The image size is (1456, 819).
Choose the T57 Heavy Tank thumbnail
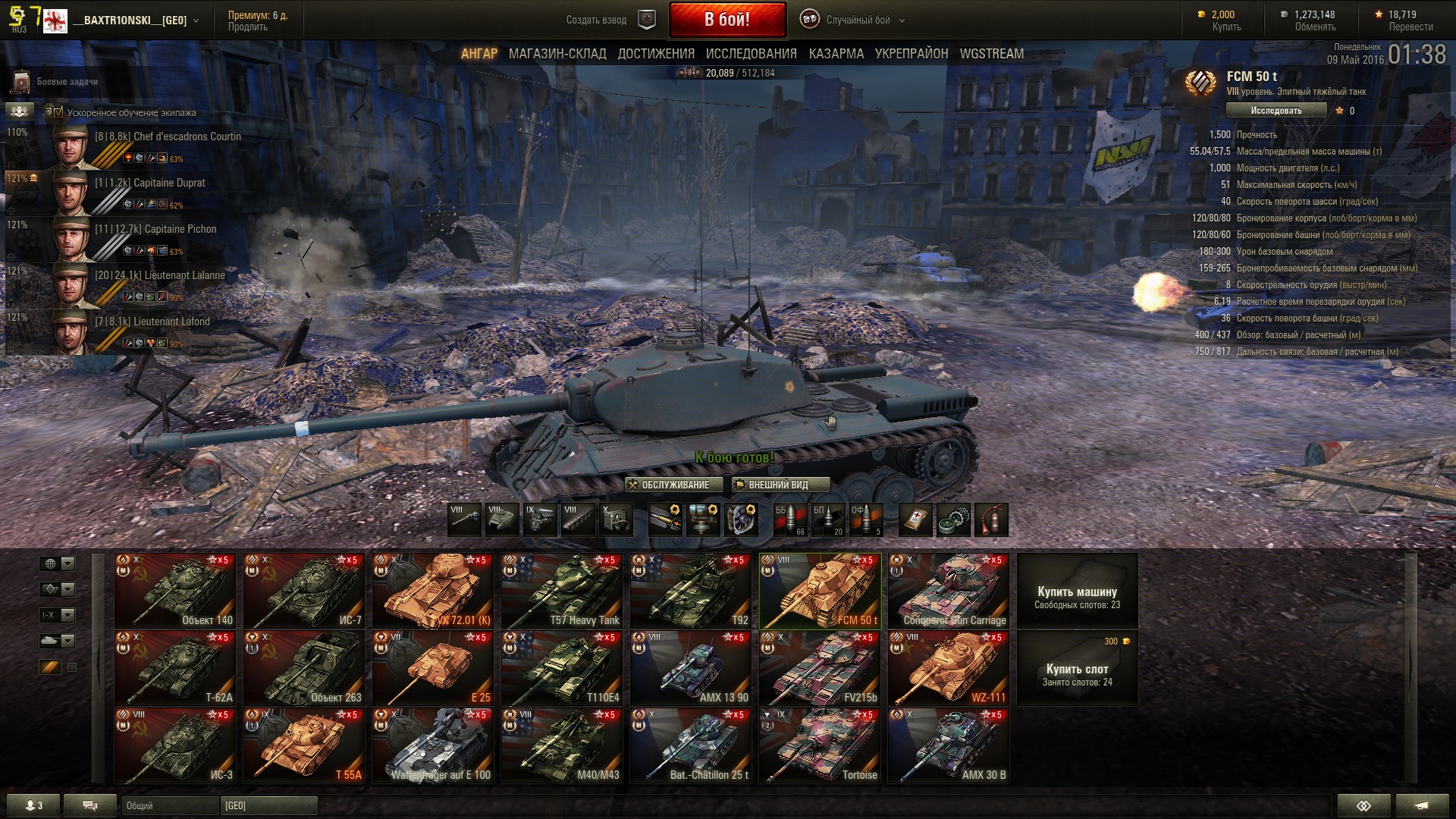pos(561,591)
